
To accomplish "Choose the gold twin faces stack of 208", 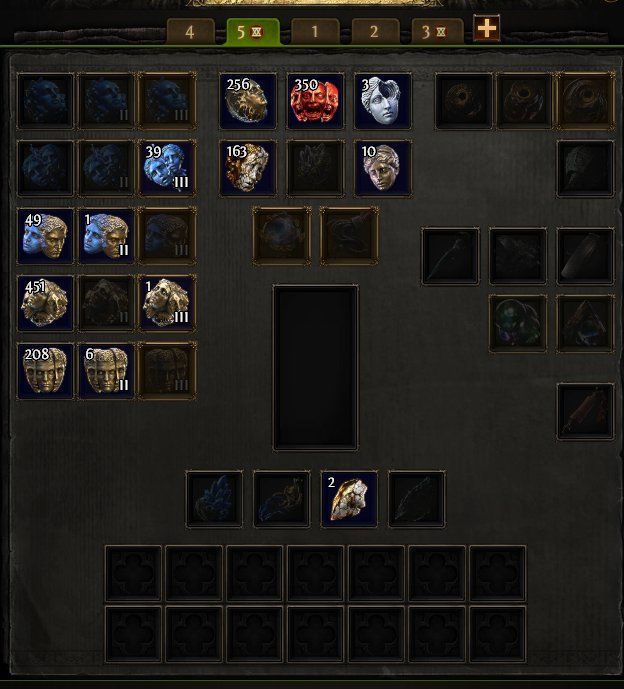I will [46, 370].
